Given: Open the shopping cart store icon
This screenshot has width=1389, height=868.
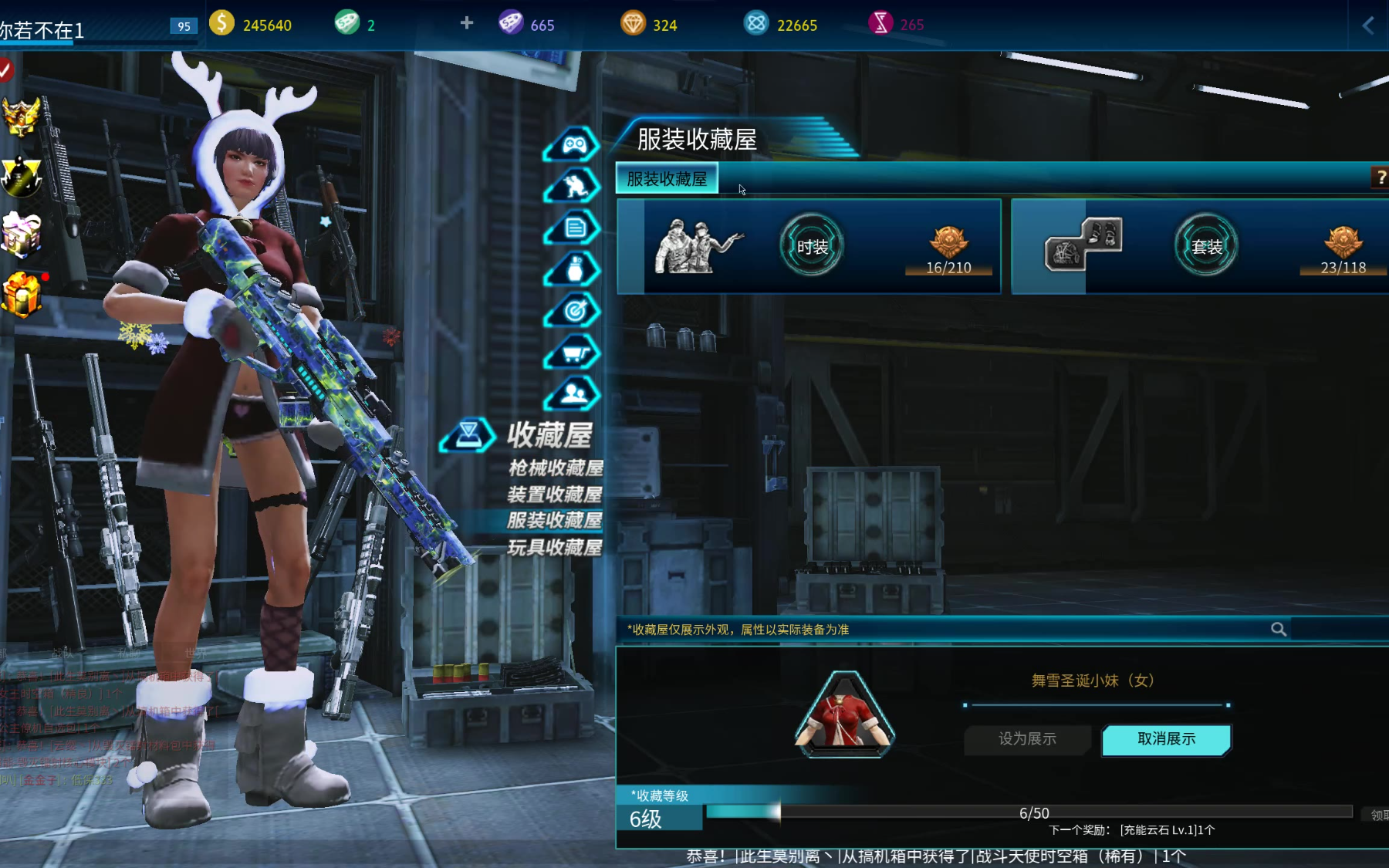Looking at the screenshot, I should point(573,353).
